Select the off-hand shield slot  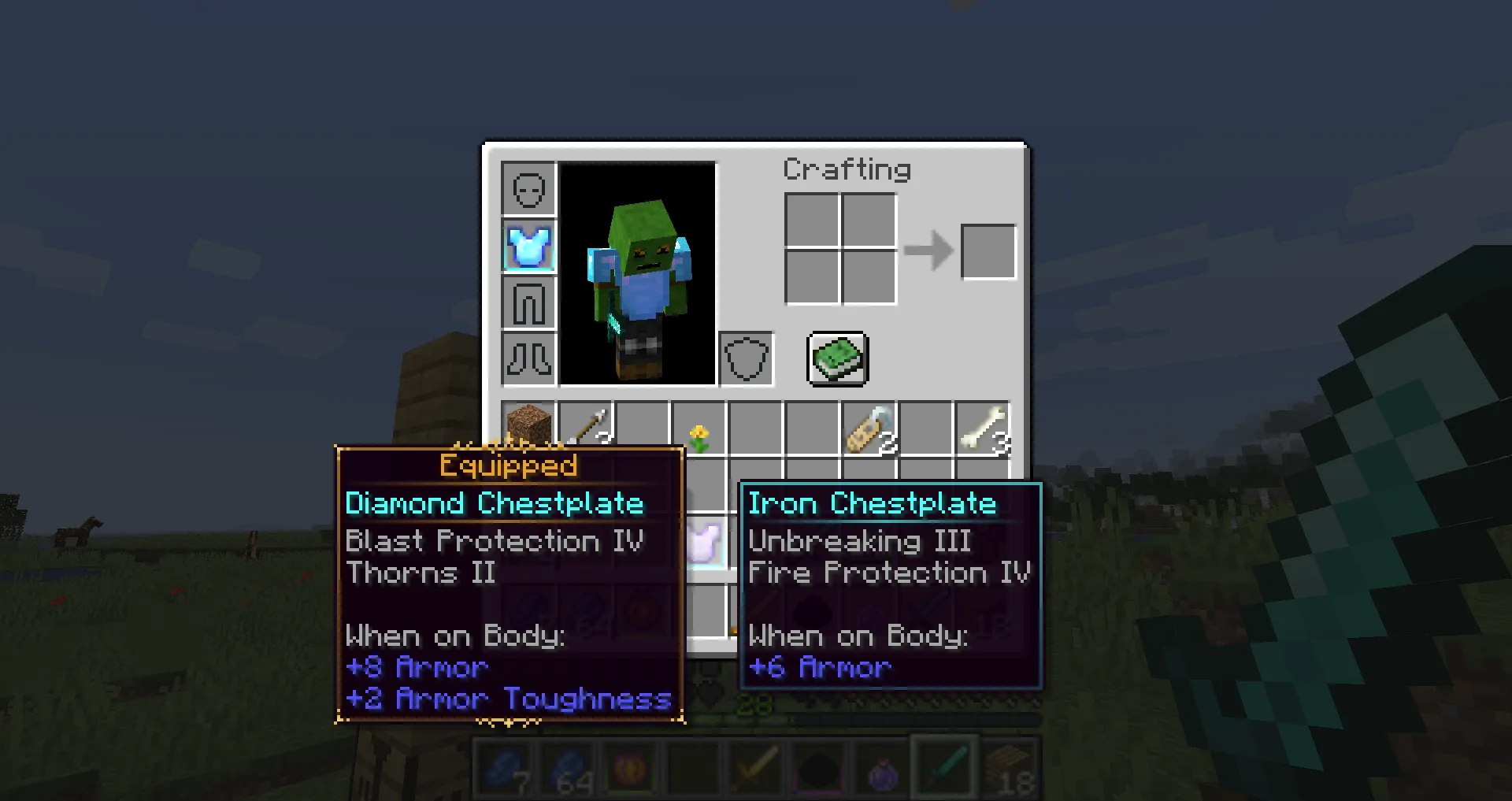[x=746, y=360]
